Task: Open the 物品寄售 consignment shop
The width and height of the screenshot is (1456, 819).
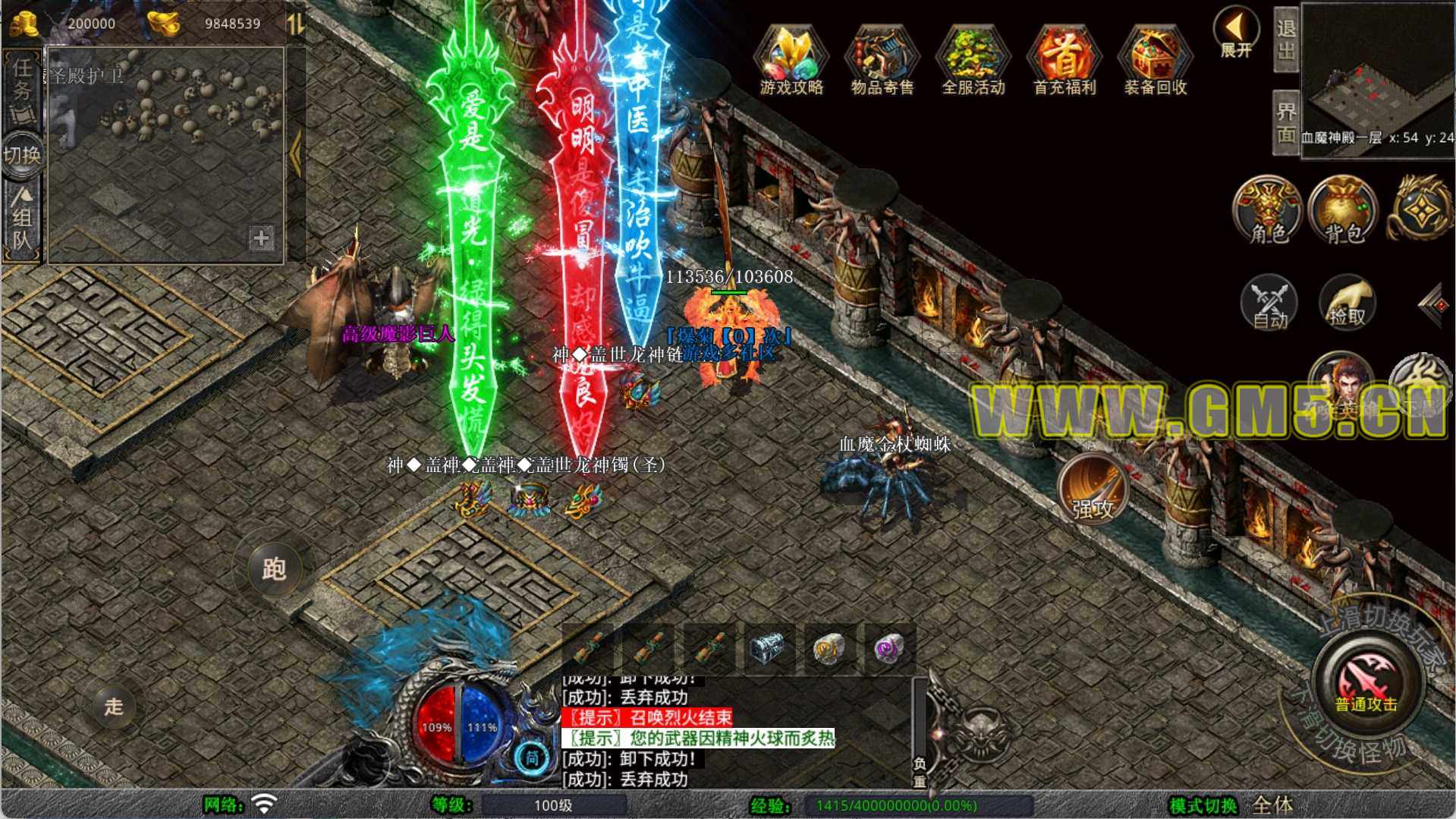Action: pos(882,61)
